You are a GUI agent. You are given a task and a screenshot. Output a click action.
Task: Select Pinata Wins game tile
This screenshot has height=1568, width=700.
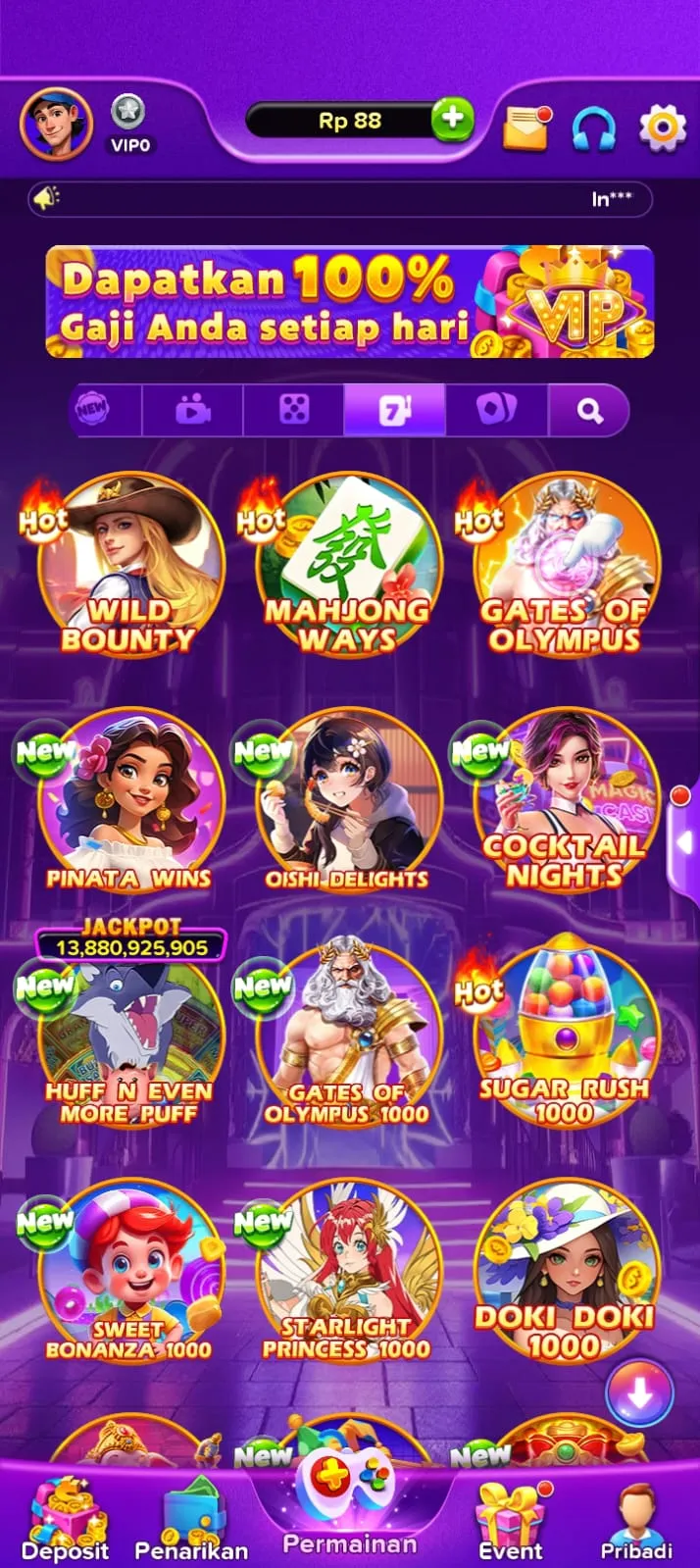click(129, 801)
